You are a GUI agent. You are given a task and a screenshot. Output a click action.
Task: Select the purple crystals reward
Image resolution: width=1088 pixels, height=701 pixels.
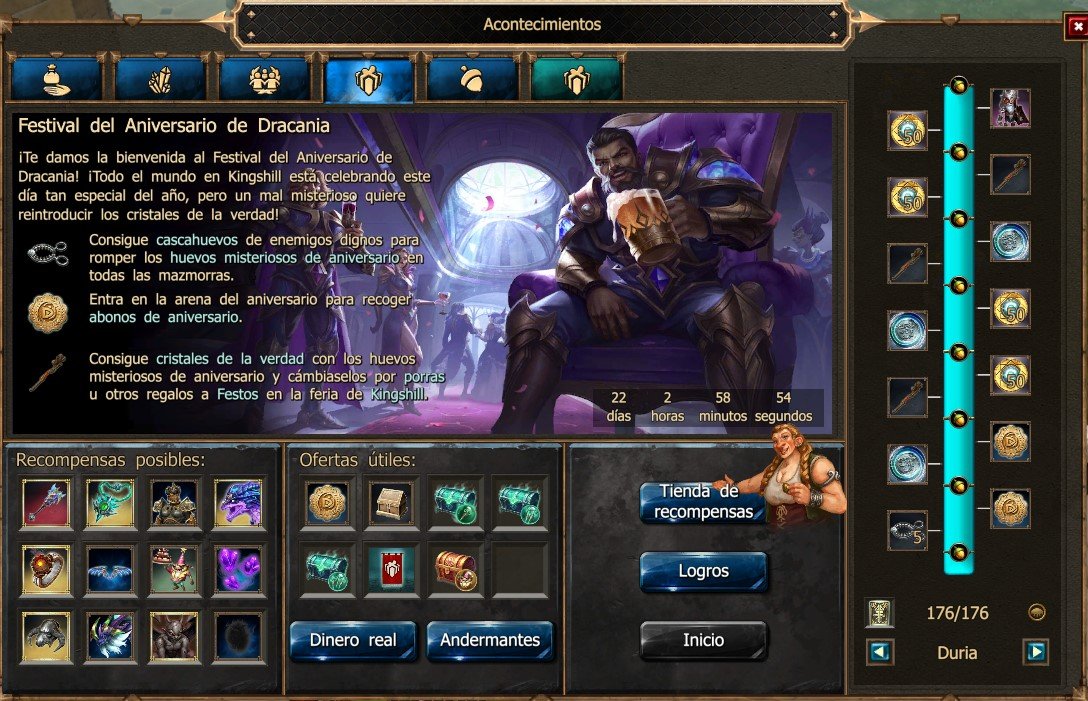pyautogui.click(x=238, y=570)
